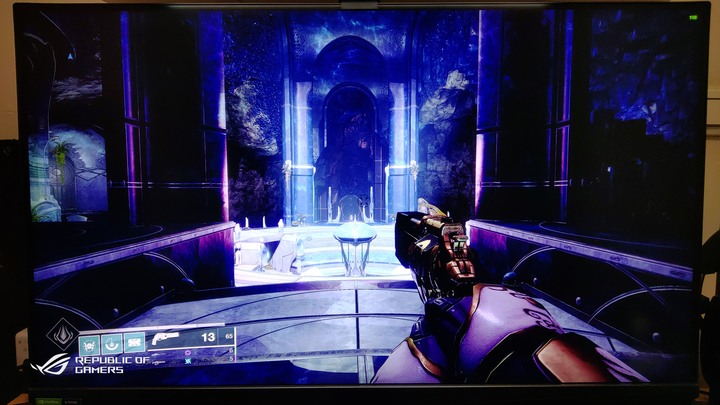Trigger the melee ability icon
This screenshot has height=405, width=720.
110,342
